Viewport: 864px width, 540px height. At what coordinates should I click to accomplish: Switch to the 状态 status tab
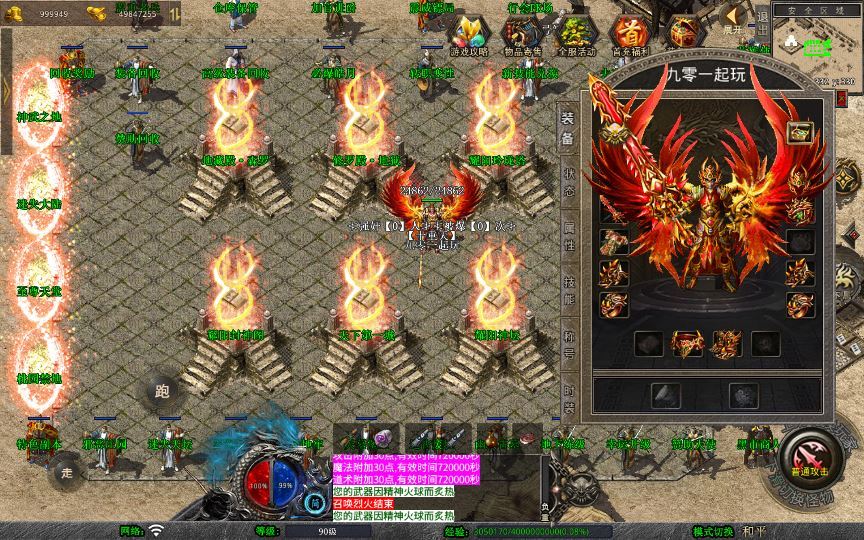(567, 181)
